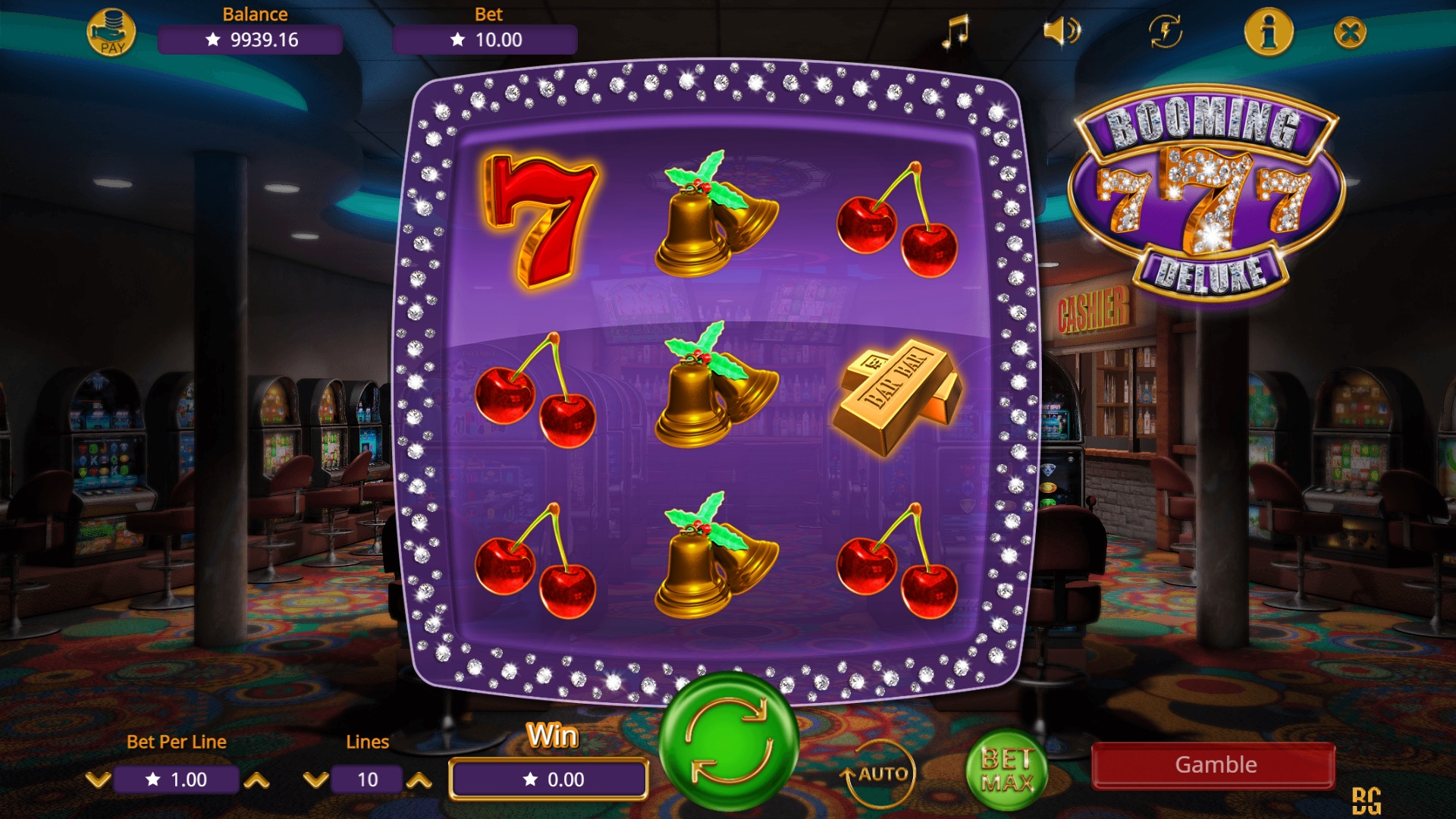The image size is (1456, 819).
Task: Decrease the Bet Per Line
Action: click(98, 780)
